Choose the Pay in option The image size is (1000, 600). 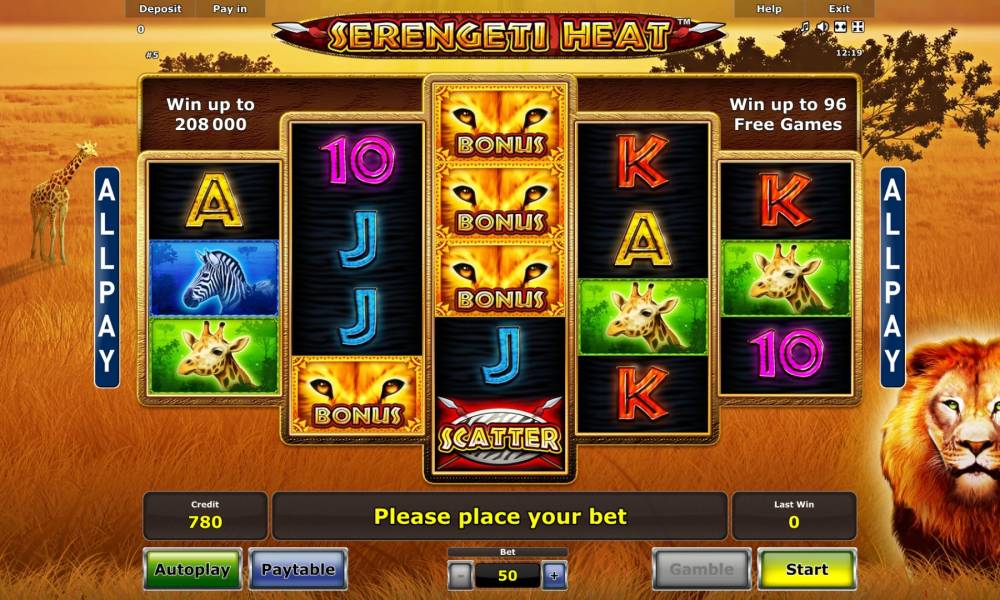click(230, 9)
